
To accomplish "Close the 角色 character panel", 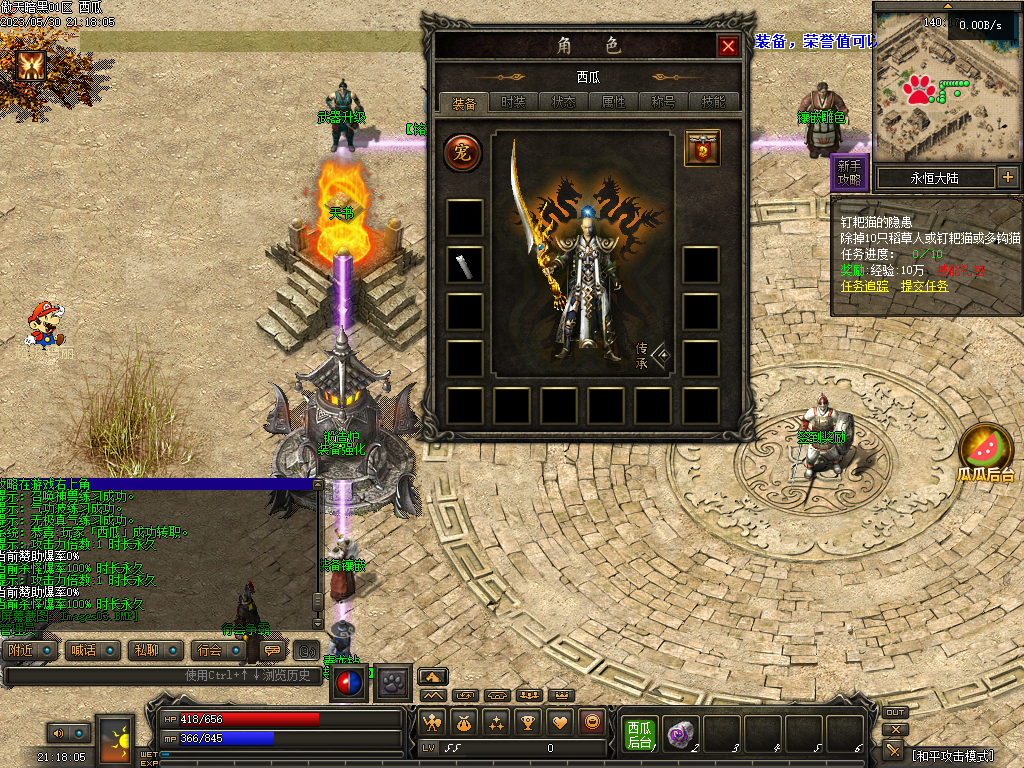I will 728,46.
